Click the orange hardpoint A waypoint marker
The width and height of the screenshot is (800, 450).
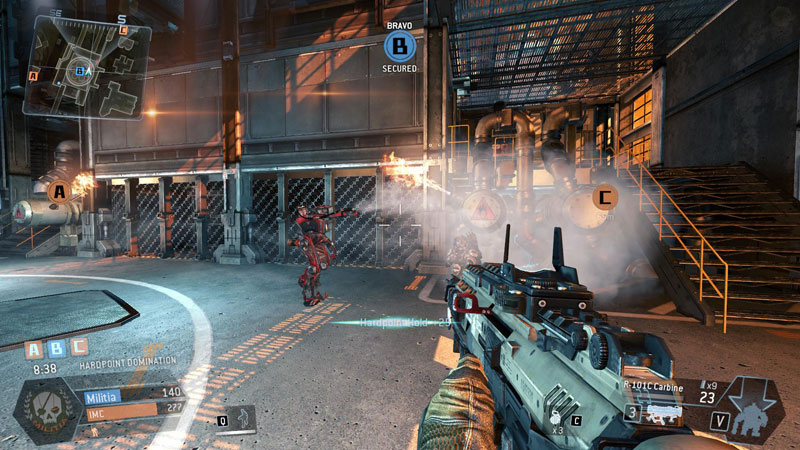pos(59,190)
